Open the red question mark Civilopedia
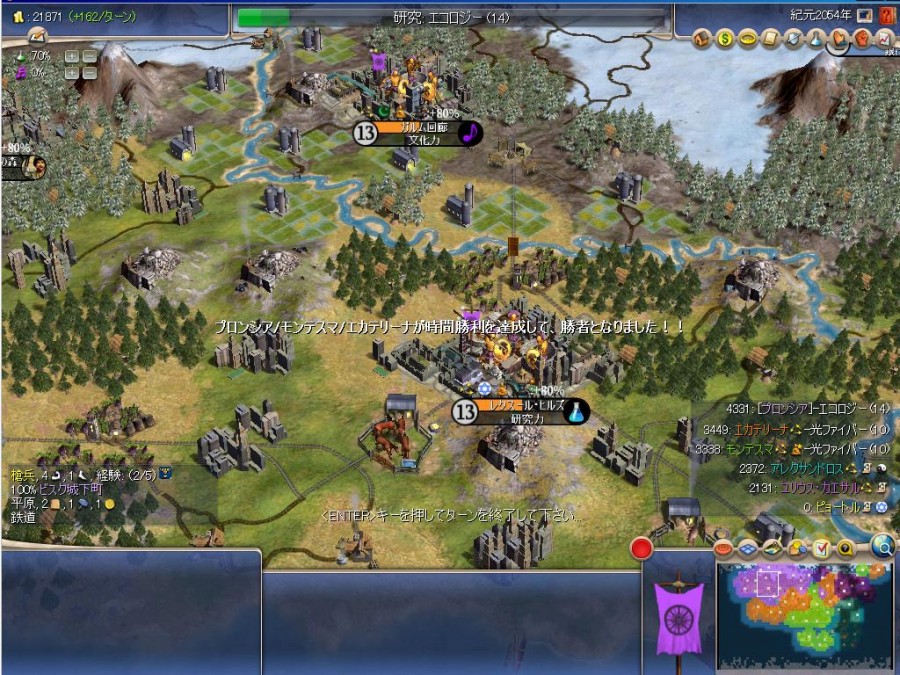This screenshot has width=900, height=675. pyautogui.click(x=886, y=15)
